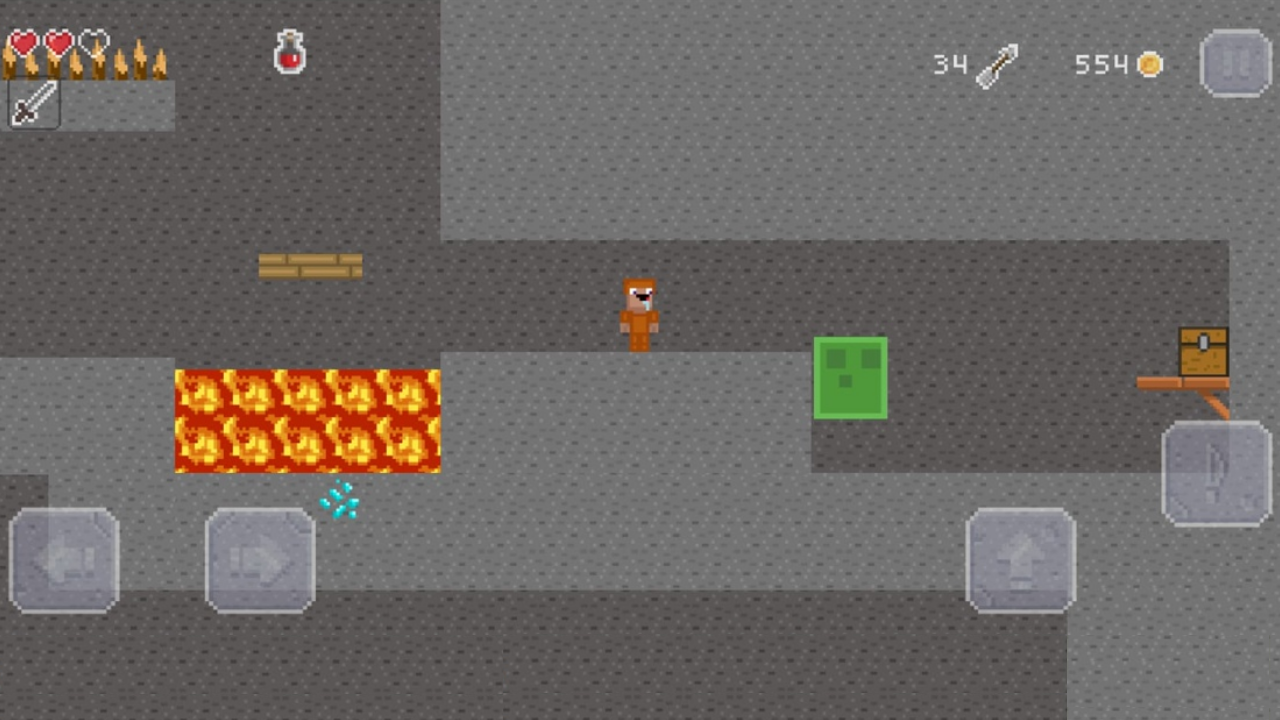Click the gold coin icon beside the 554 counter
The width and height of the screenshot is (1280, 720).
tap(1148, 64)
